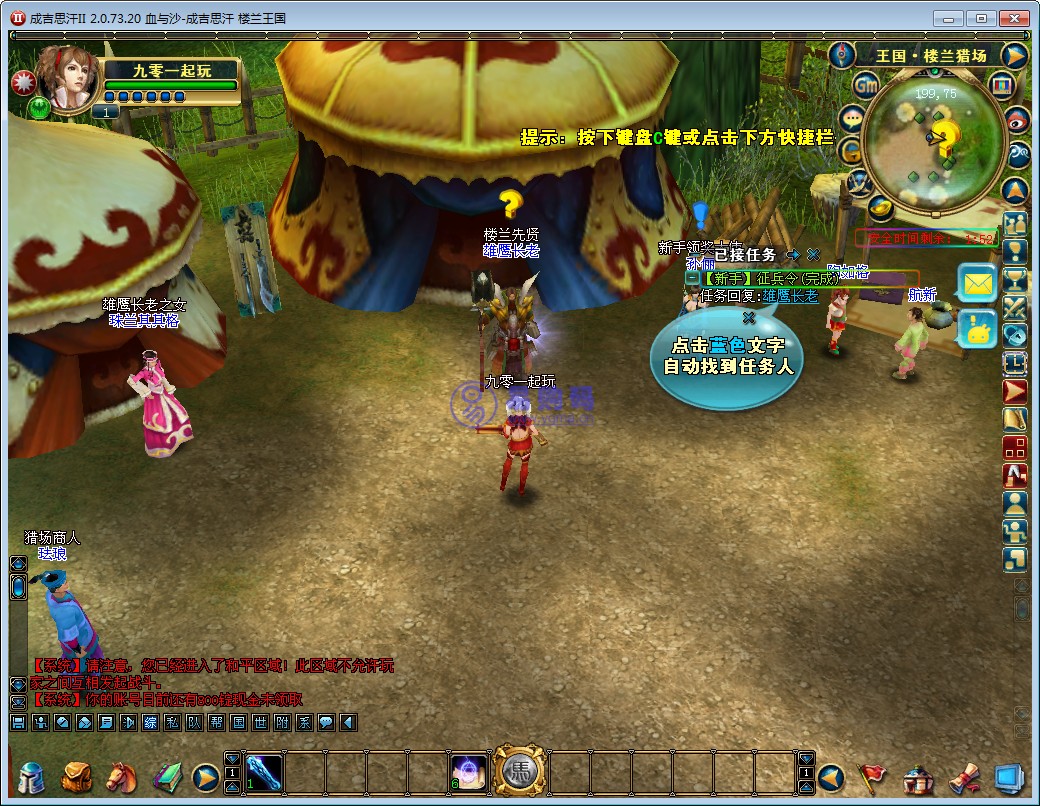Click the TV screen icon near minimap
The image size is (1040, 806).
(1002, 86)
